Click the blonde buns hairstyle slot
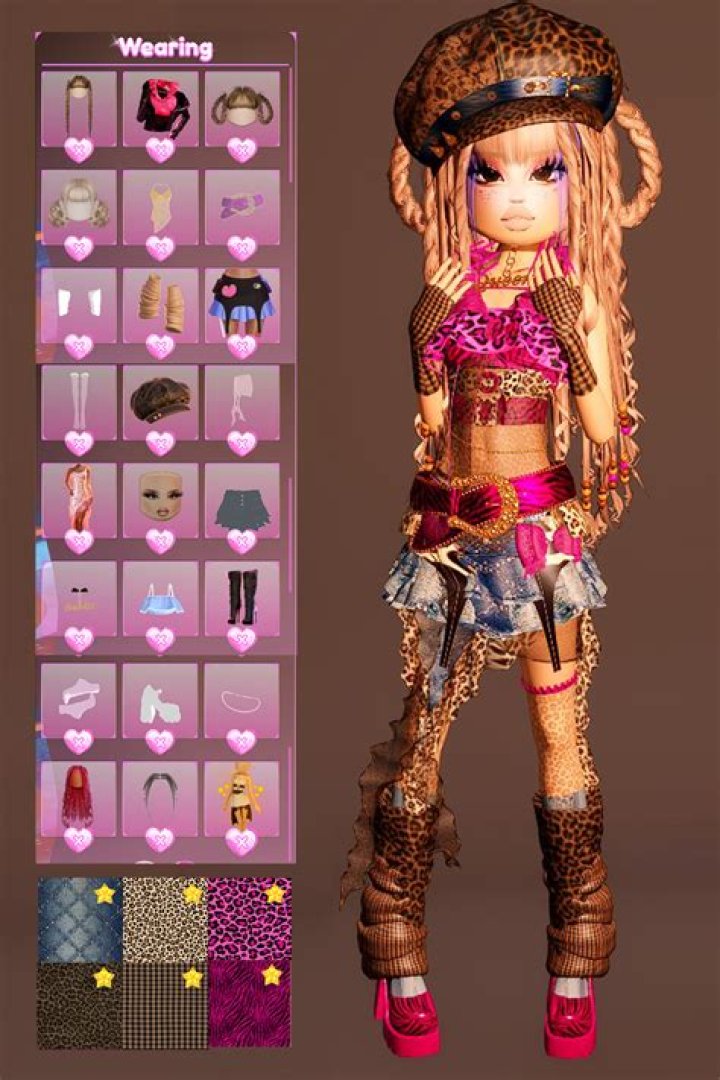Viewport: 720px width, 1080px height. (79, 207)
